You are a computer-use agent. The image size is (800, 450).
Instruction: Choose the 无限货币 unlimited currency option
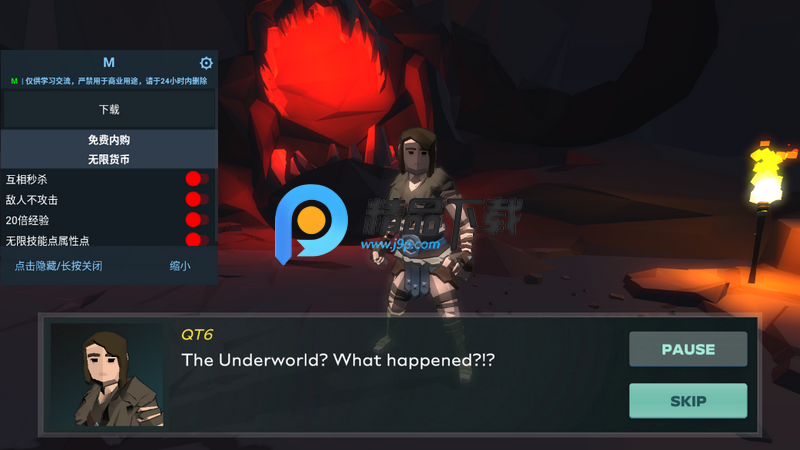click(109, 159)
